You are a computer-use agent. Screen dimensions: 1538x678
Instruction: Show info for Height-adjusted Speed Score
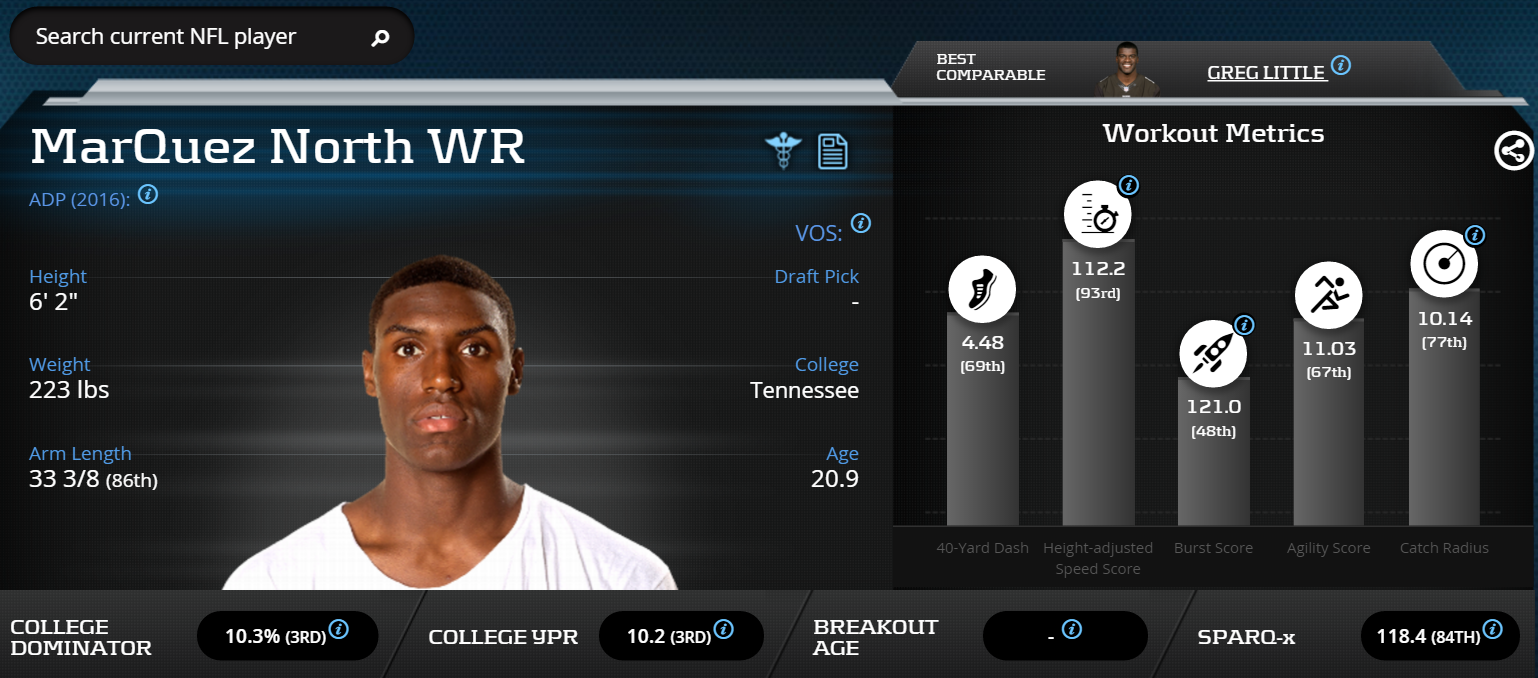click(x=1129, y=185)
